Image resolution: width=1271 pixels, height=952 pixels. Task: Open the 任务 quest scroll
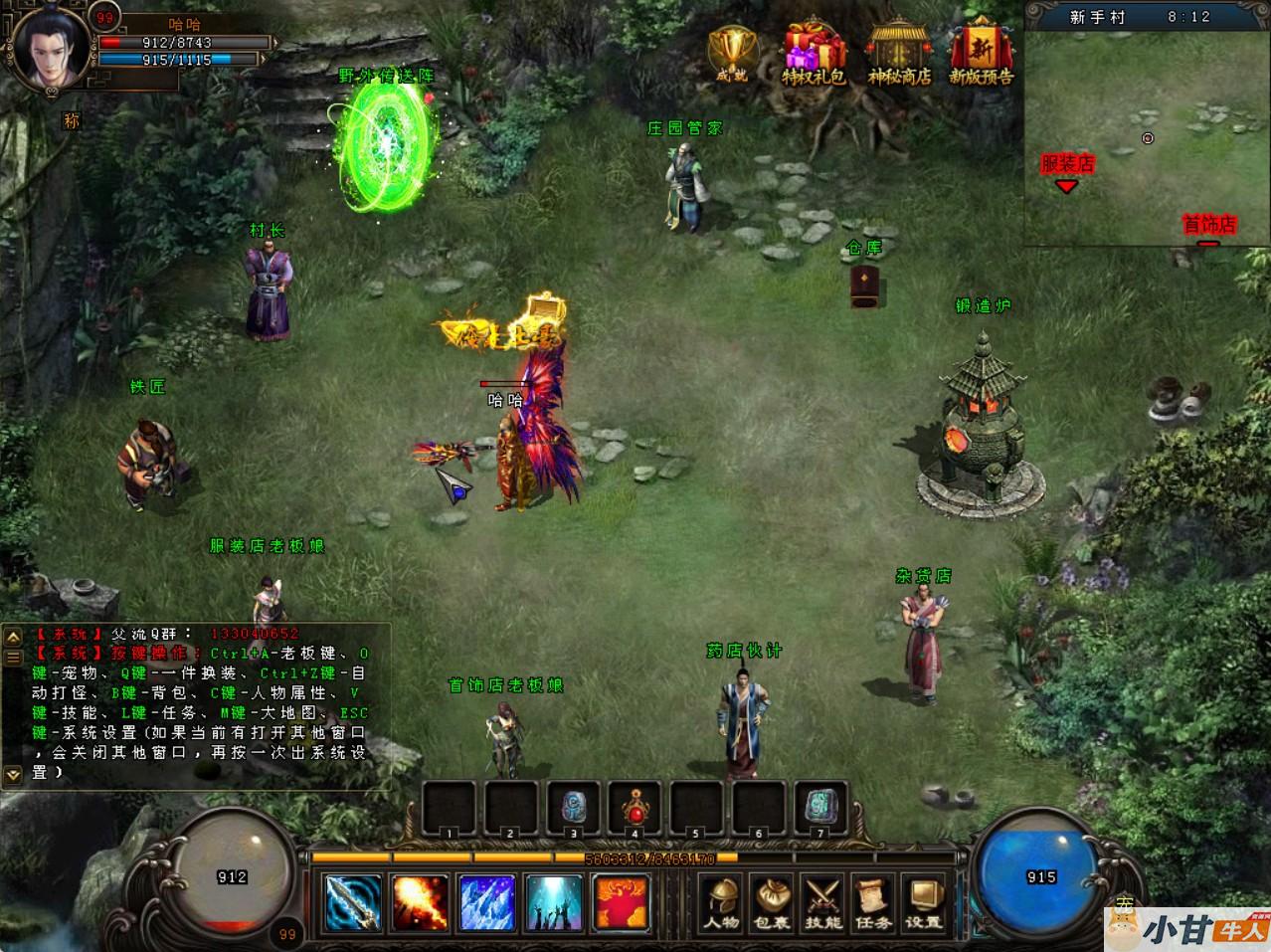click(x=873, y=902)
